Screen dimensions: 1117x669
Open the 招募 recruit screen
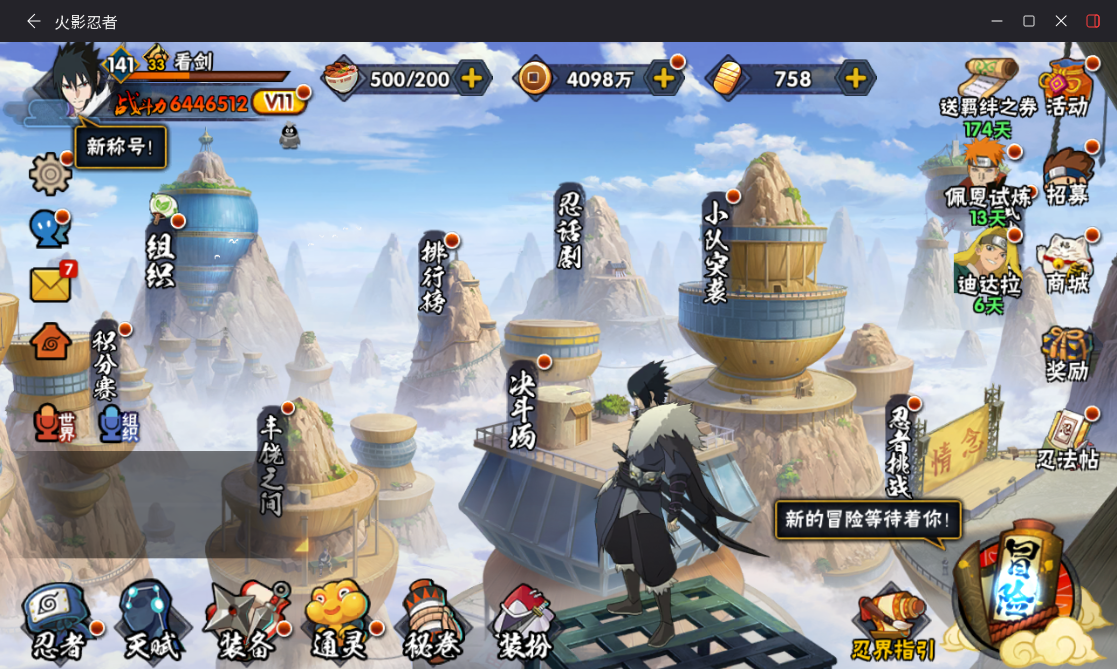tap(1067, 178)
